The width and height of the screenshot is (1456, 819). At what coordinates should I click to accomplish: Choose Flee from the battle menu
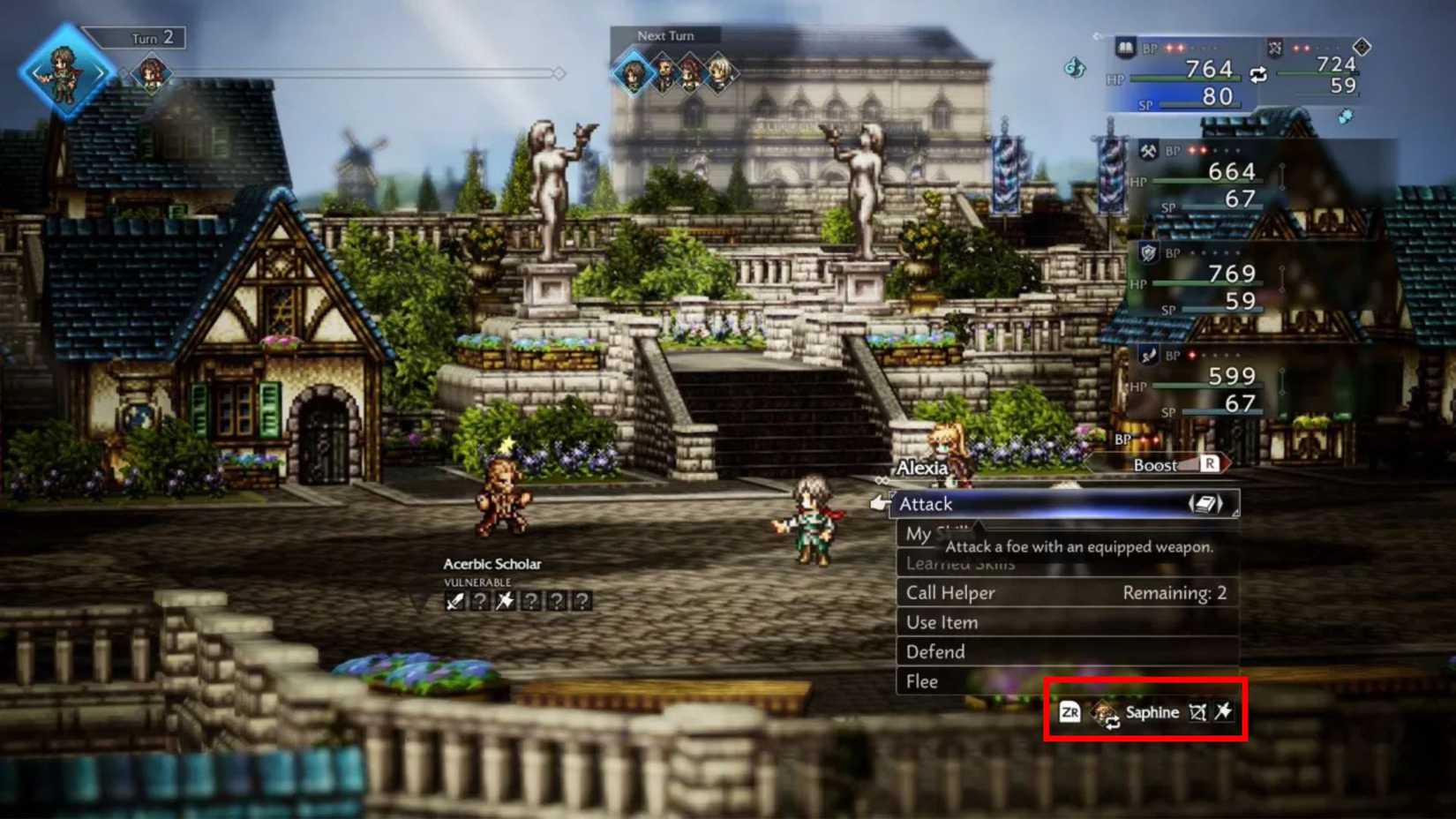pos(922,681)
